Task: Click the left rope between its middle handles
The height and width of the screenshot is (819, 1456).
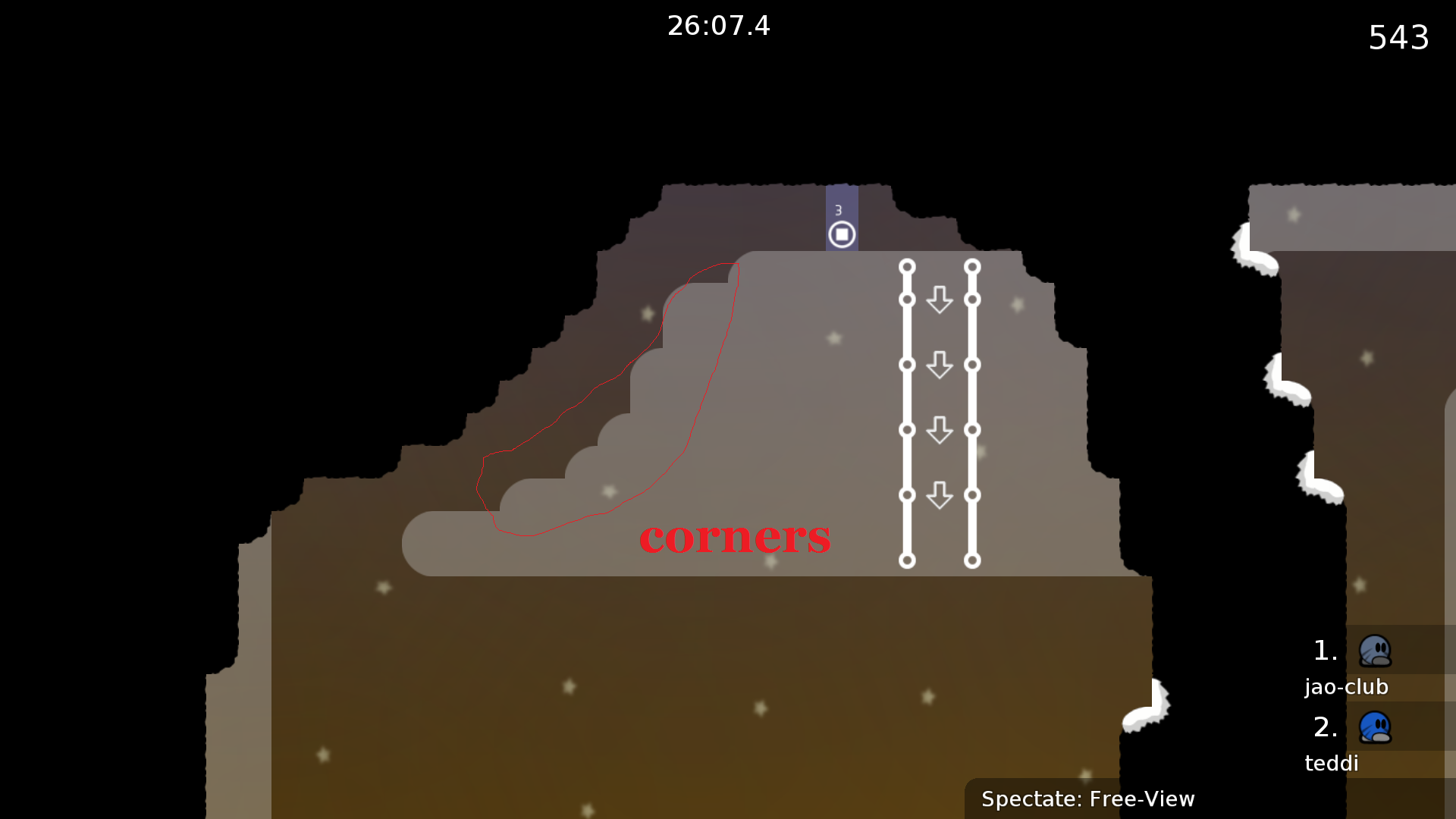Action: tap(907, 398)
